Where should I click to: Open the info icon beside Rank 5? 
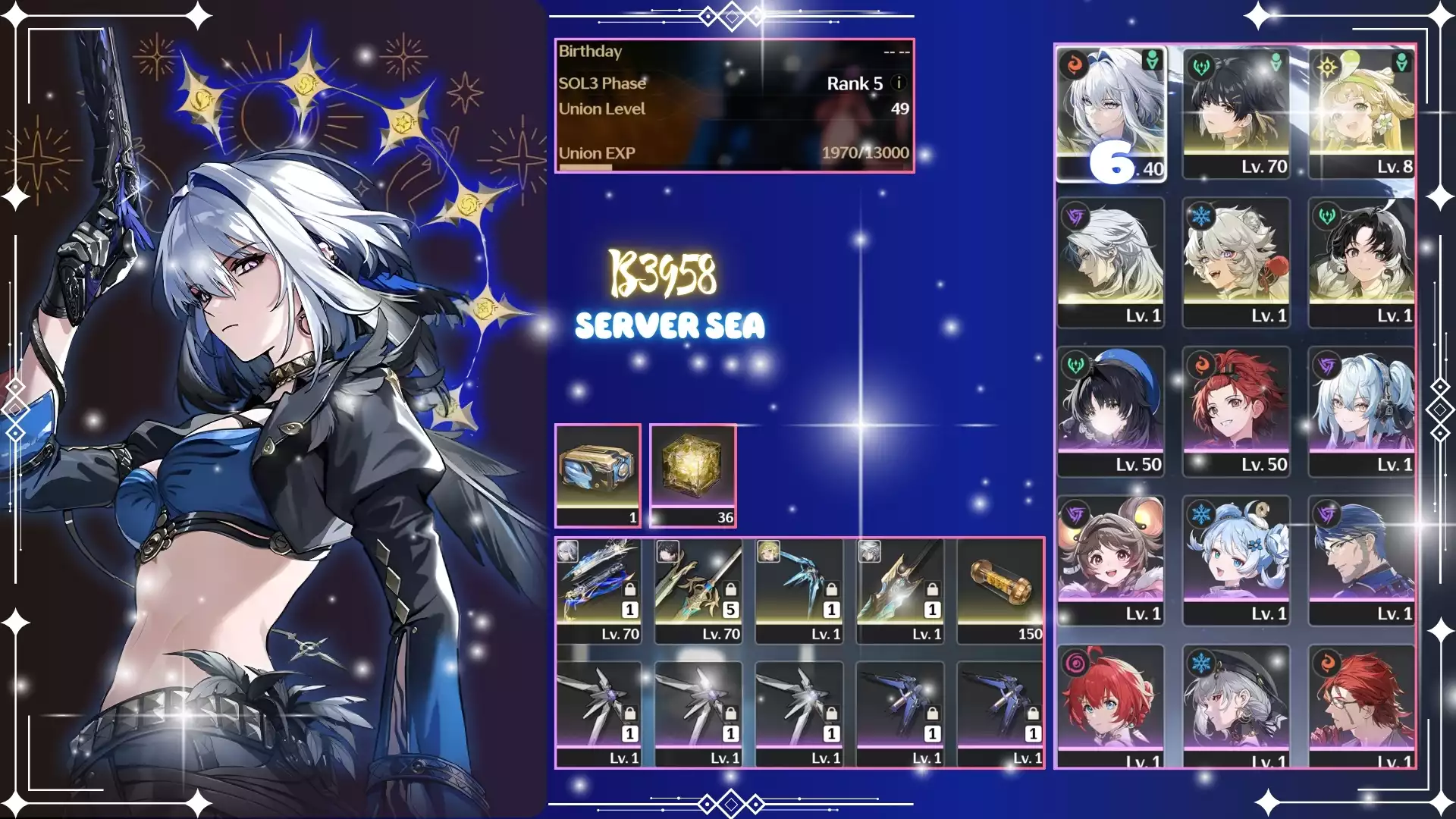tap(899, 83)
